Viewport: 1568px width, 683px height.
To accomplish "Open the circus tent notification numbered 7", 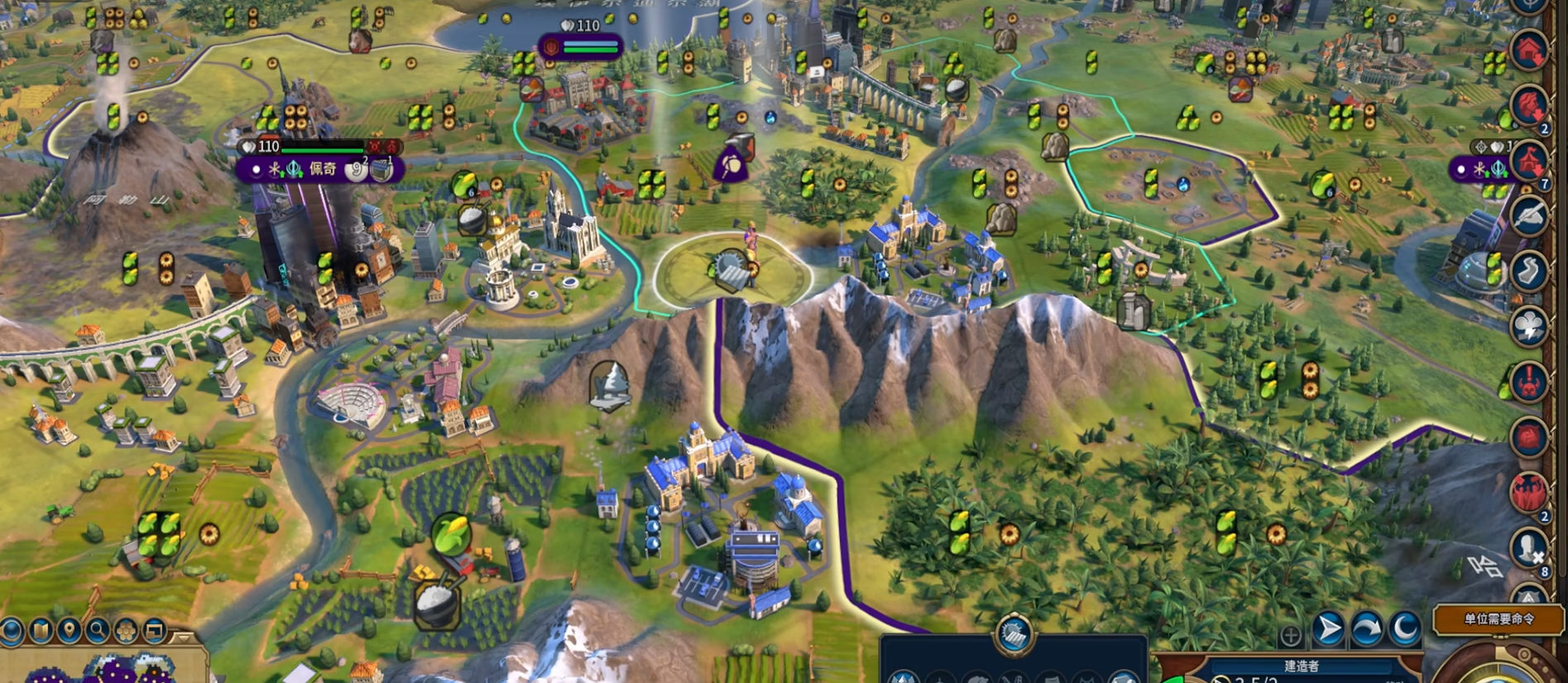I will 1529,161.
